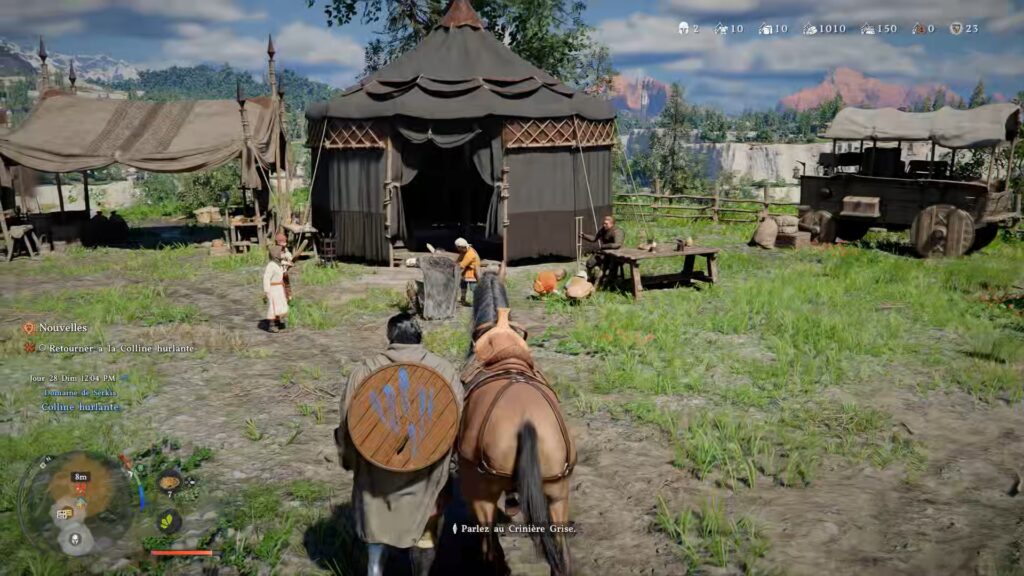Click the helmet soldiers icon in the top bar

click(x=683, y=29)
